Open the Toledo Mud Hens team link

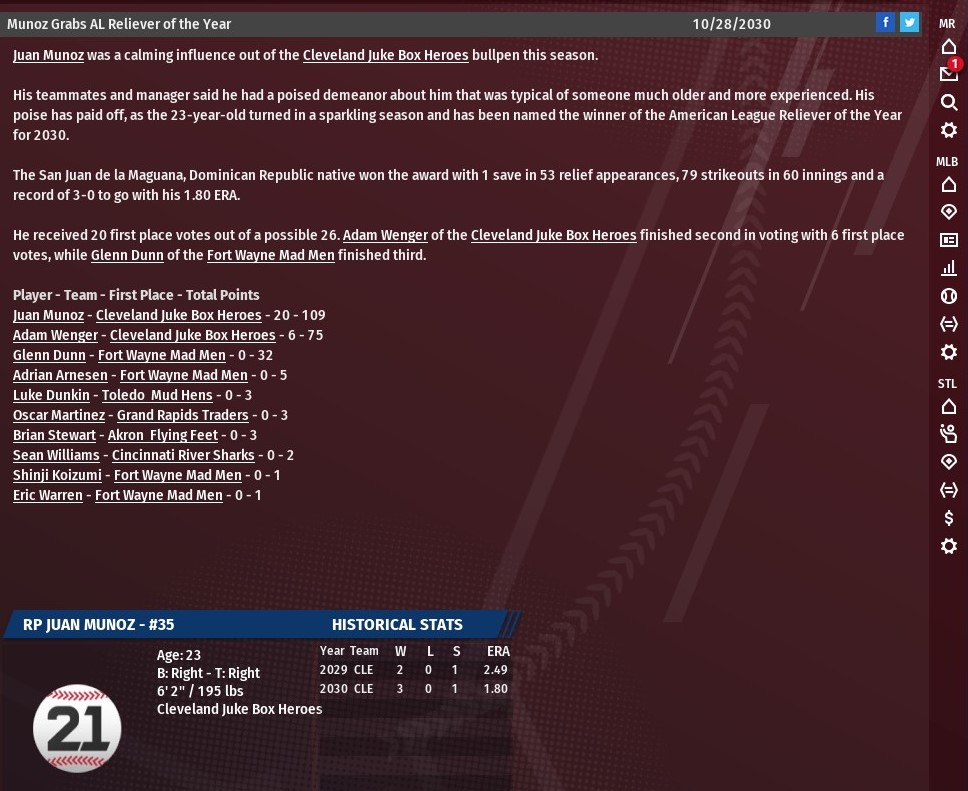(x=157, y=395)
